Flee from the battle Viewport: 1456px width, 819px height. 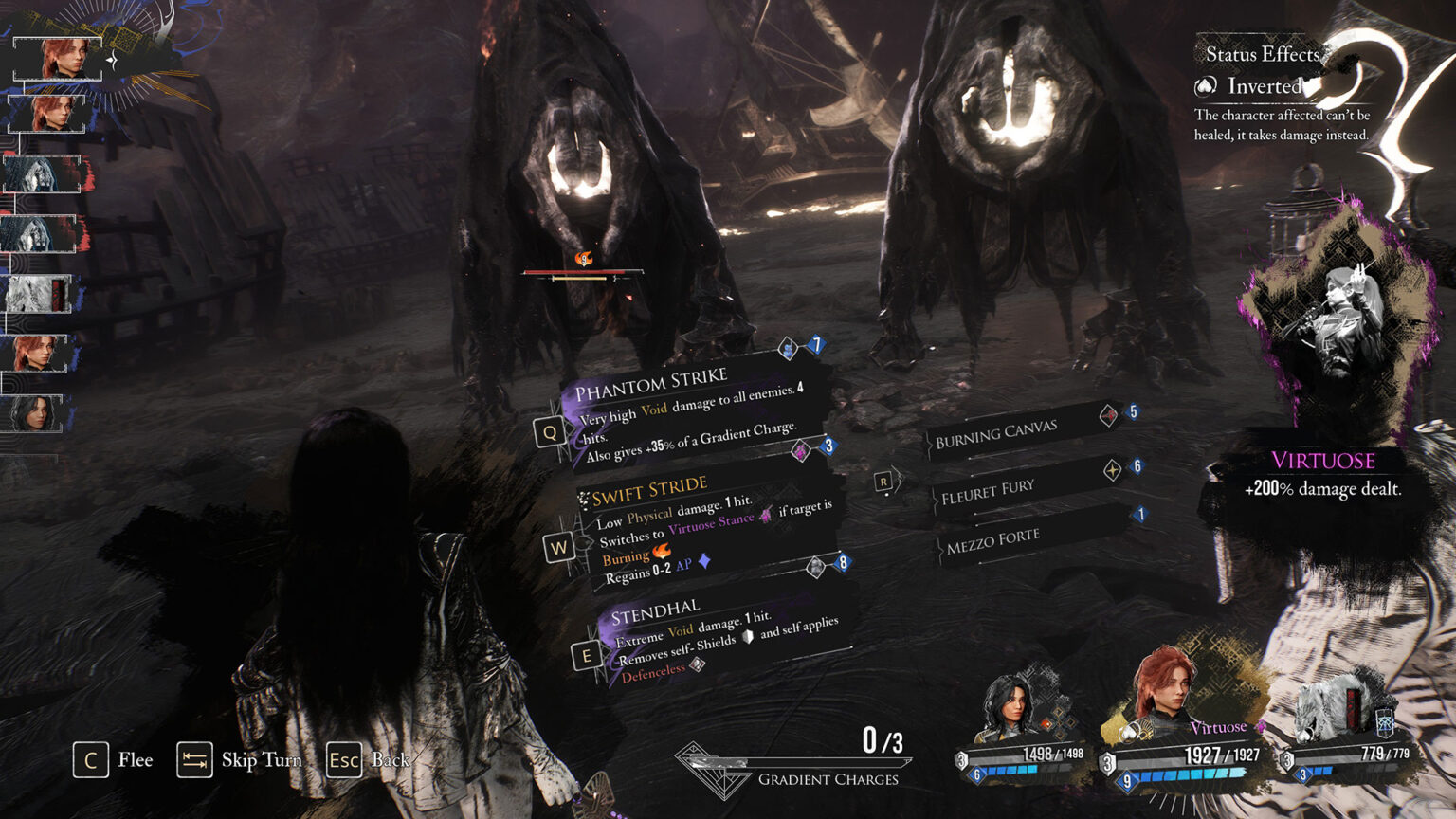pyautogui.click(x=113, y=759)
